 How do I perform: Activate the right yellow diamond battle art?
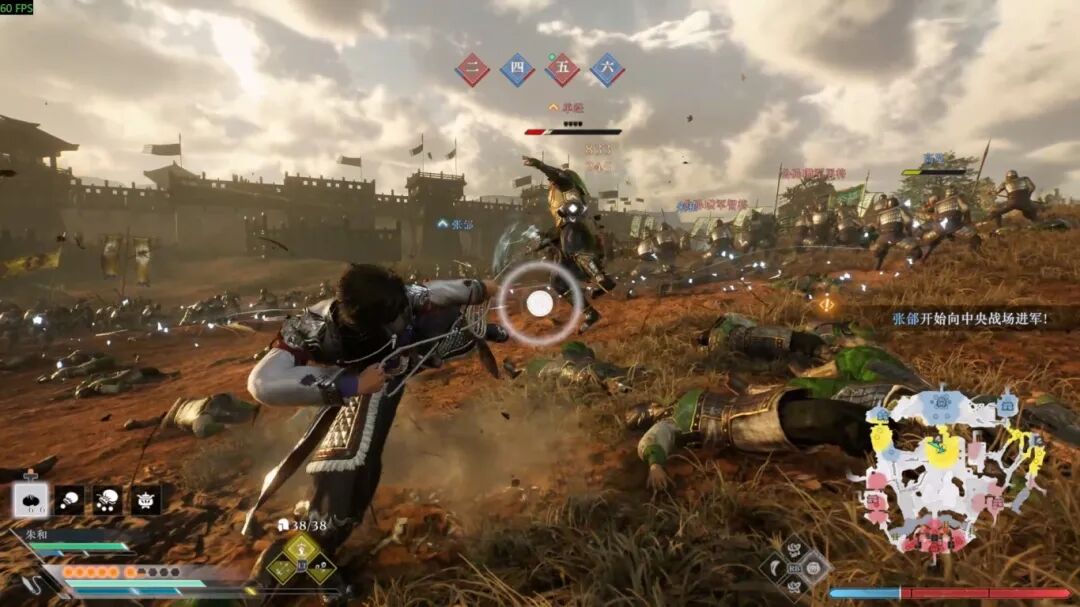[x=321, y=570]
